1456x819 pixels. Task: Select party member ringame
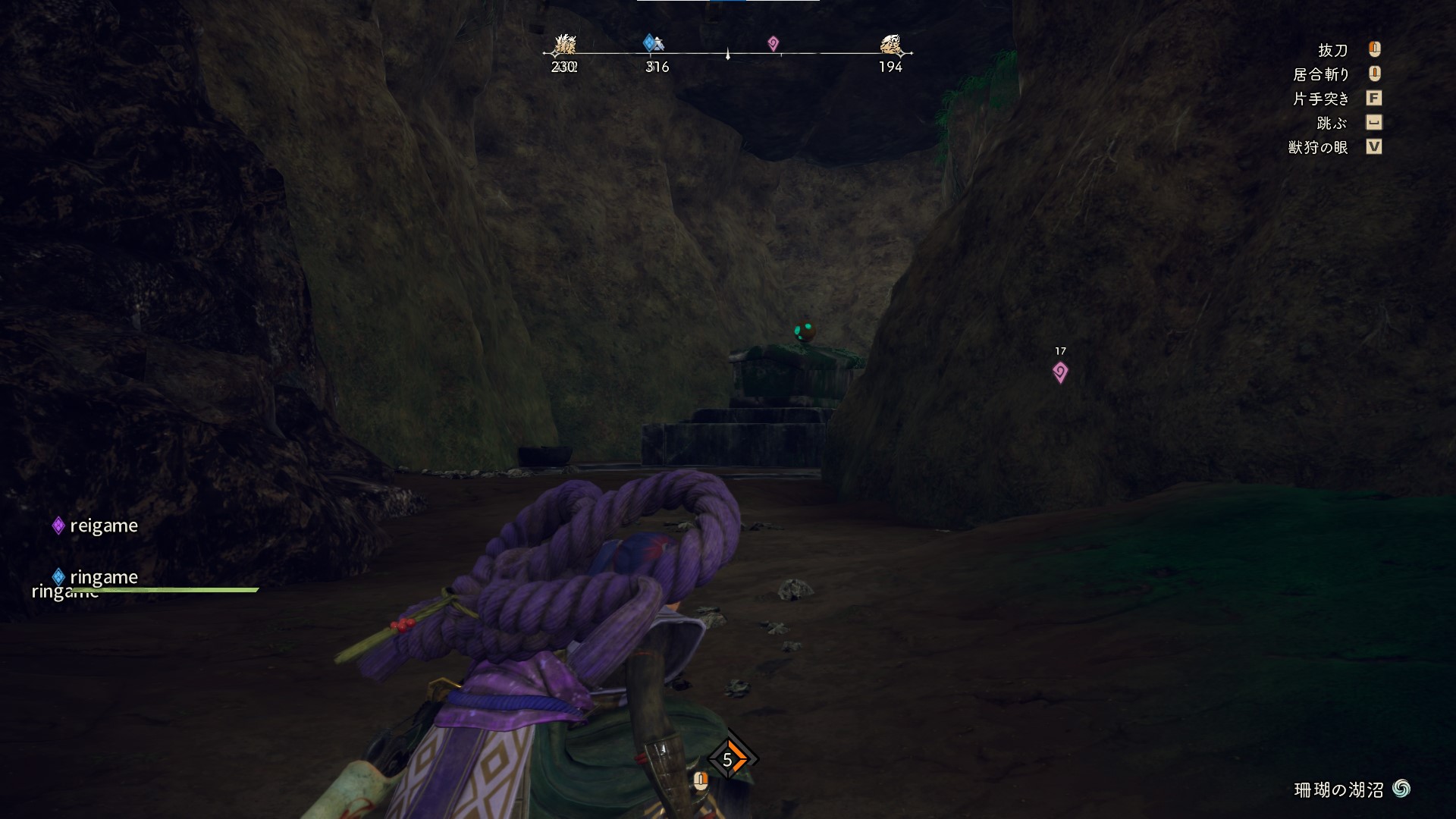(103, 577)
